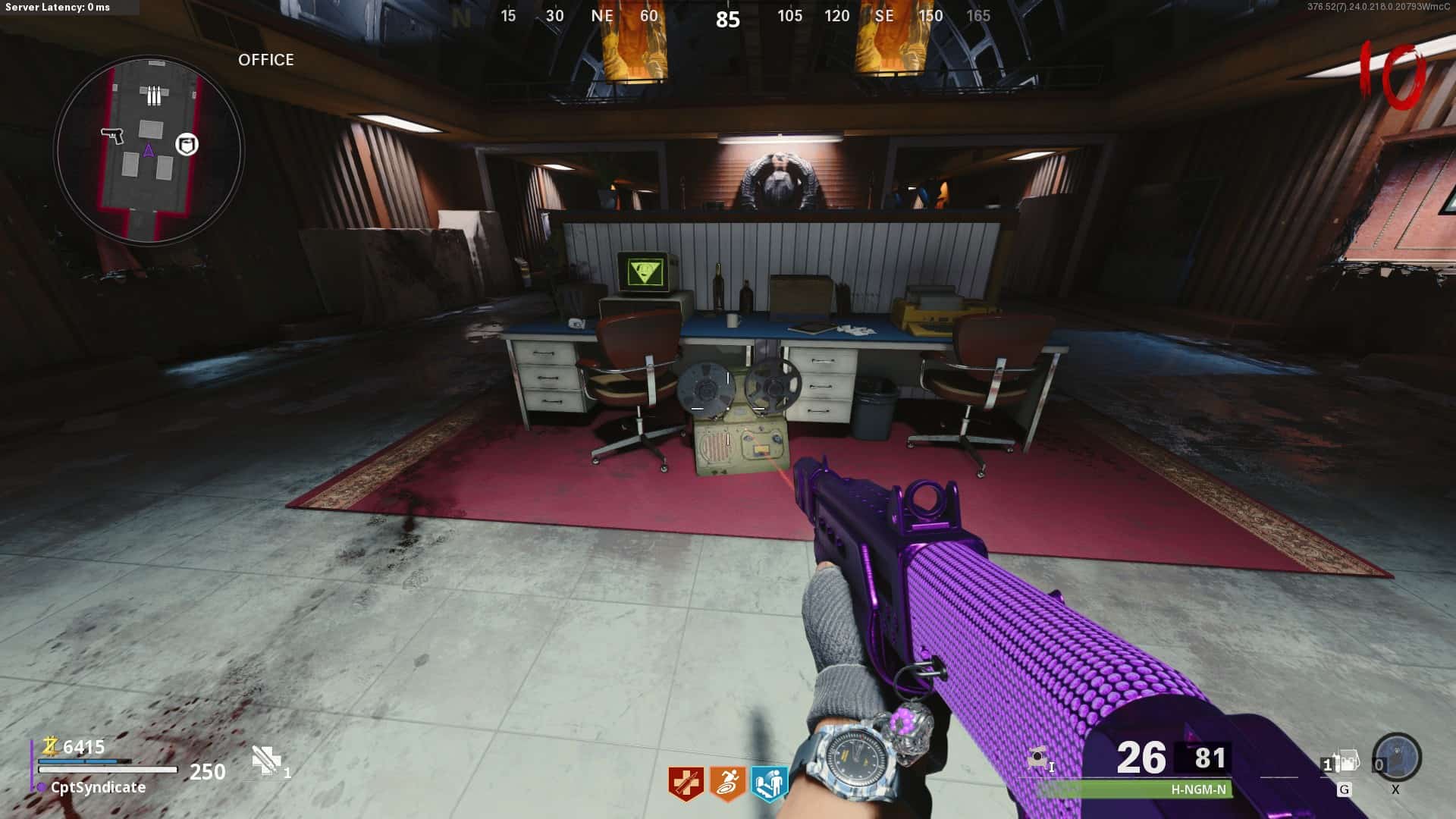Click the pistol wall-buy marker on minimap
The height and width of the screenshot is (819, 1456).
pos(113,135)
